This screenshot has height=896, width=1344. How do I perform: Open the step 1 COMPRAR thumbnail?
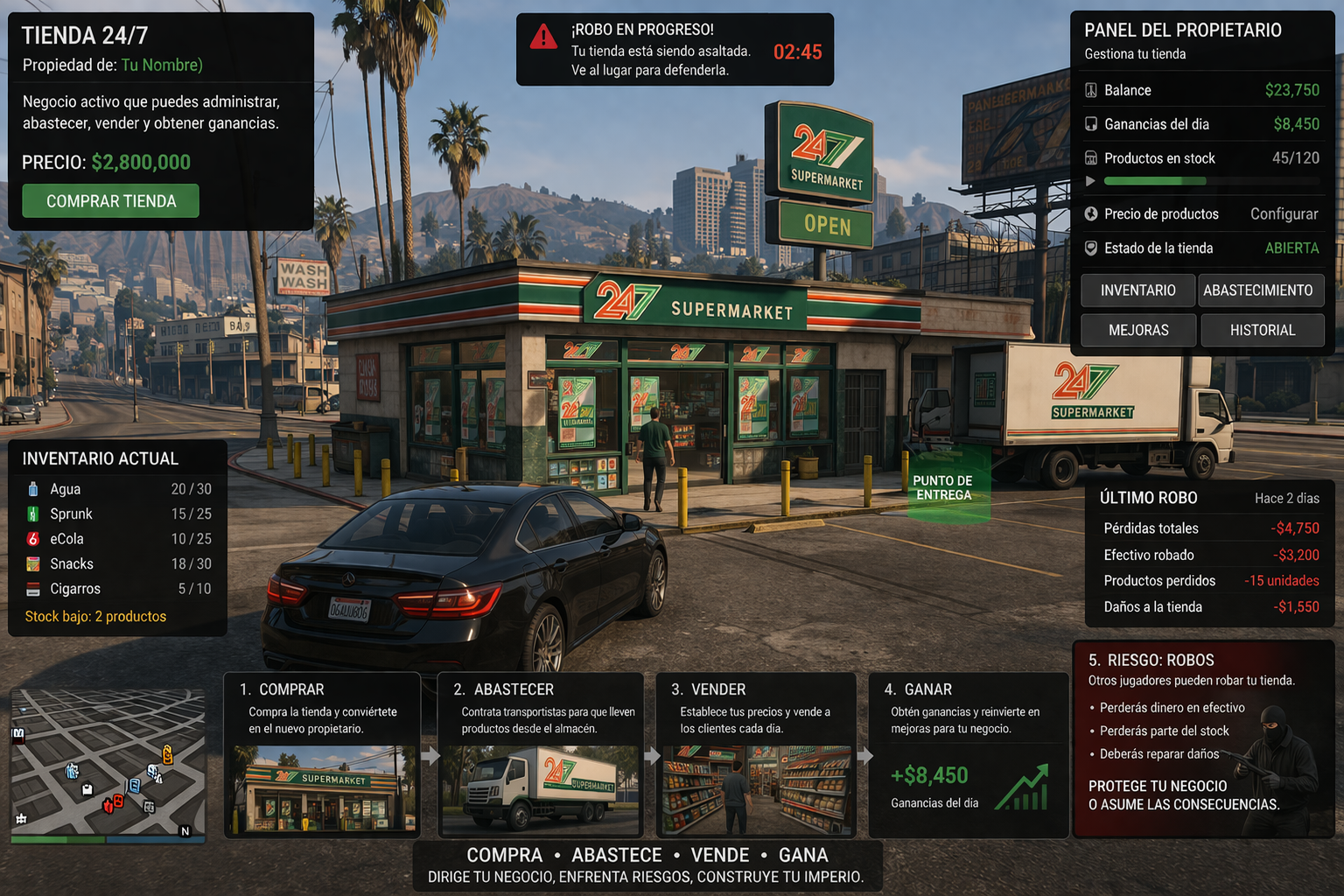tap(323, 788)
